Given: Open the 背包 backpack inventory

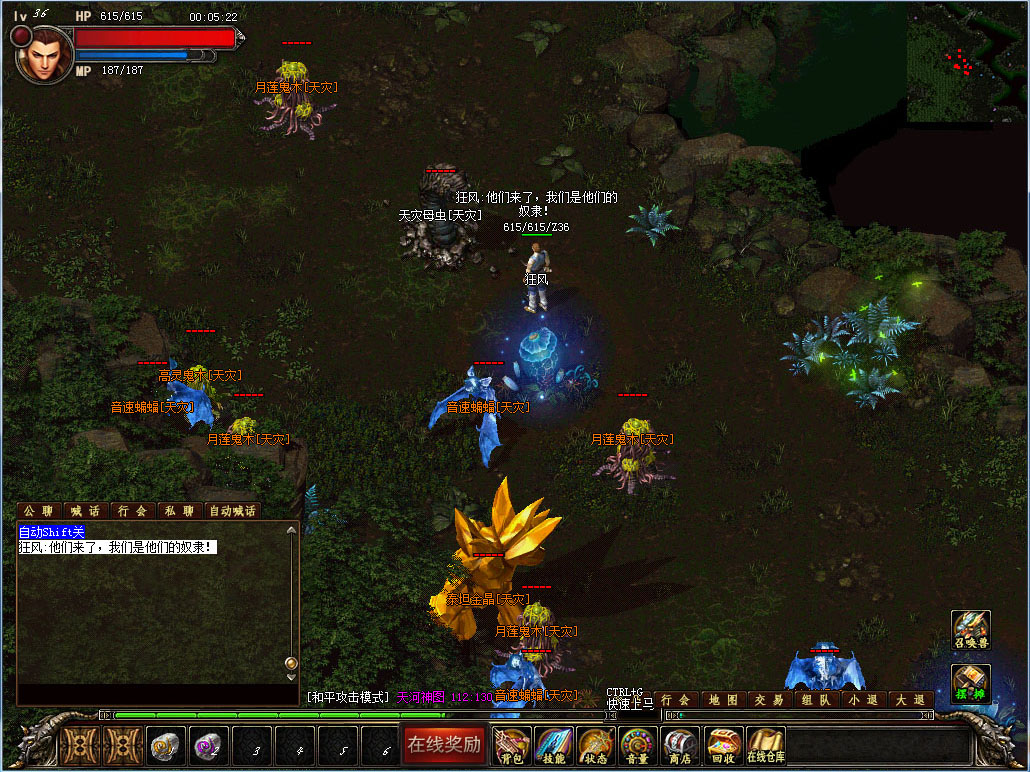Looking at the screenshot, I should 511,744.
